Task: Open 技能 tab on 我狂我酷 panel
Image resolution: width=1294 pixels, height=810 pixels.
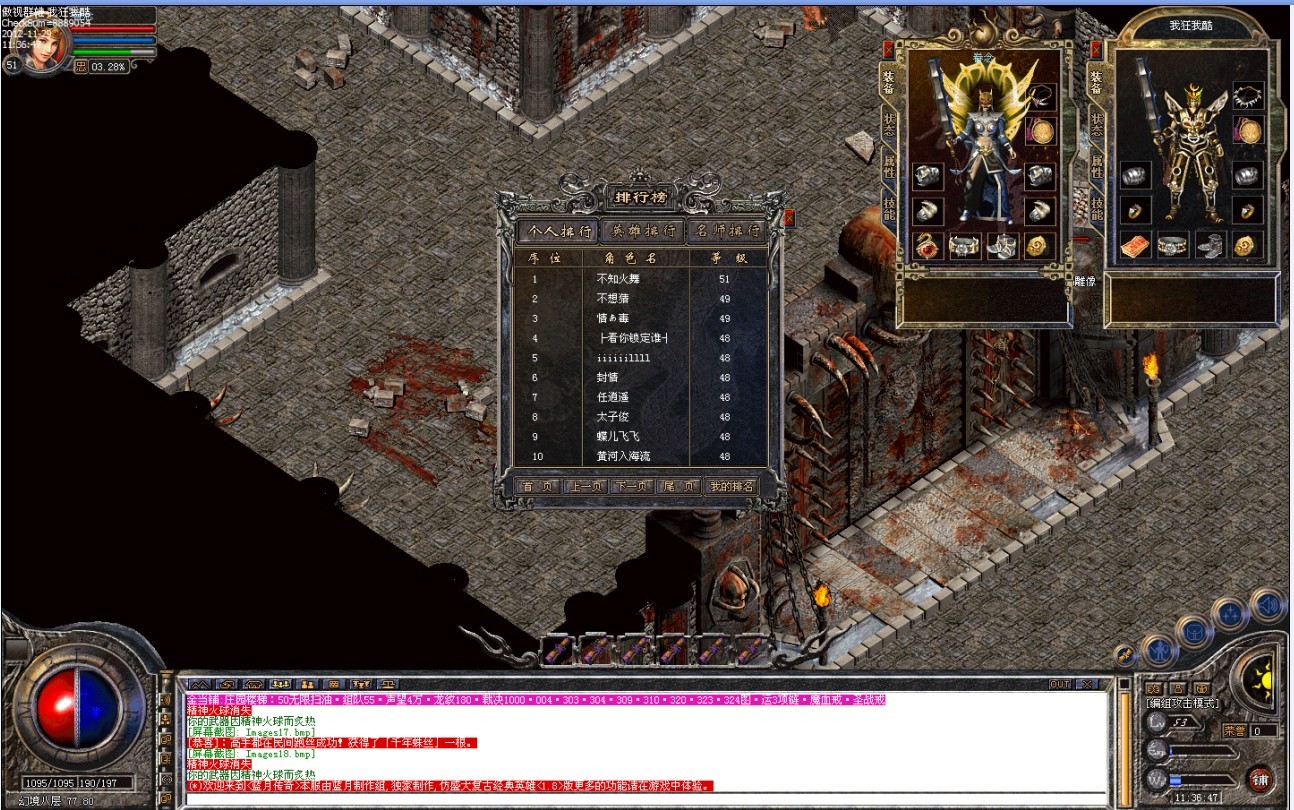Action: 1097,208
